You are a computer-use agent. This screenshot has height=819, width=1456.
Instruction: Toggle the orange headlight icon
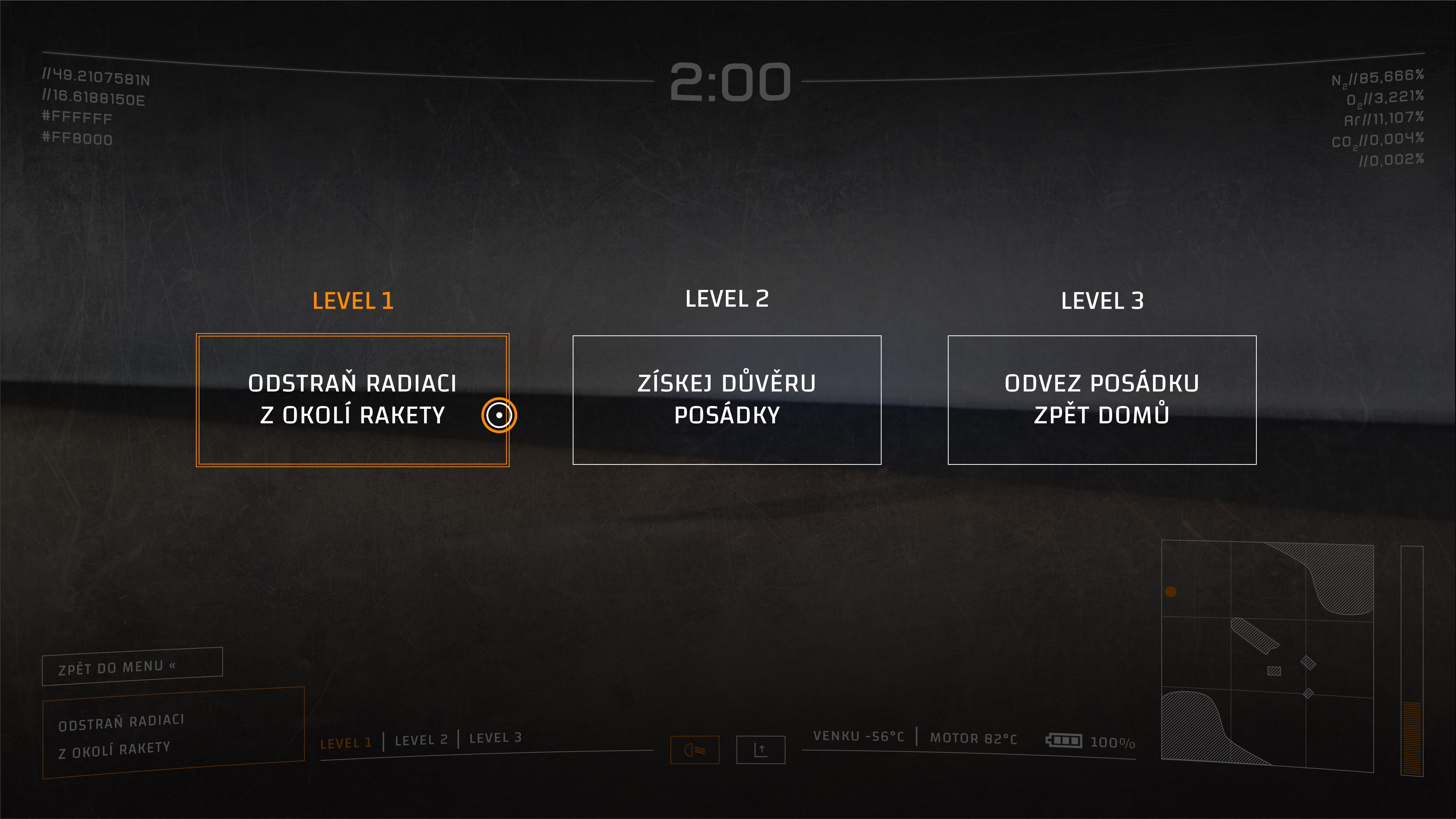[695, 750]
